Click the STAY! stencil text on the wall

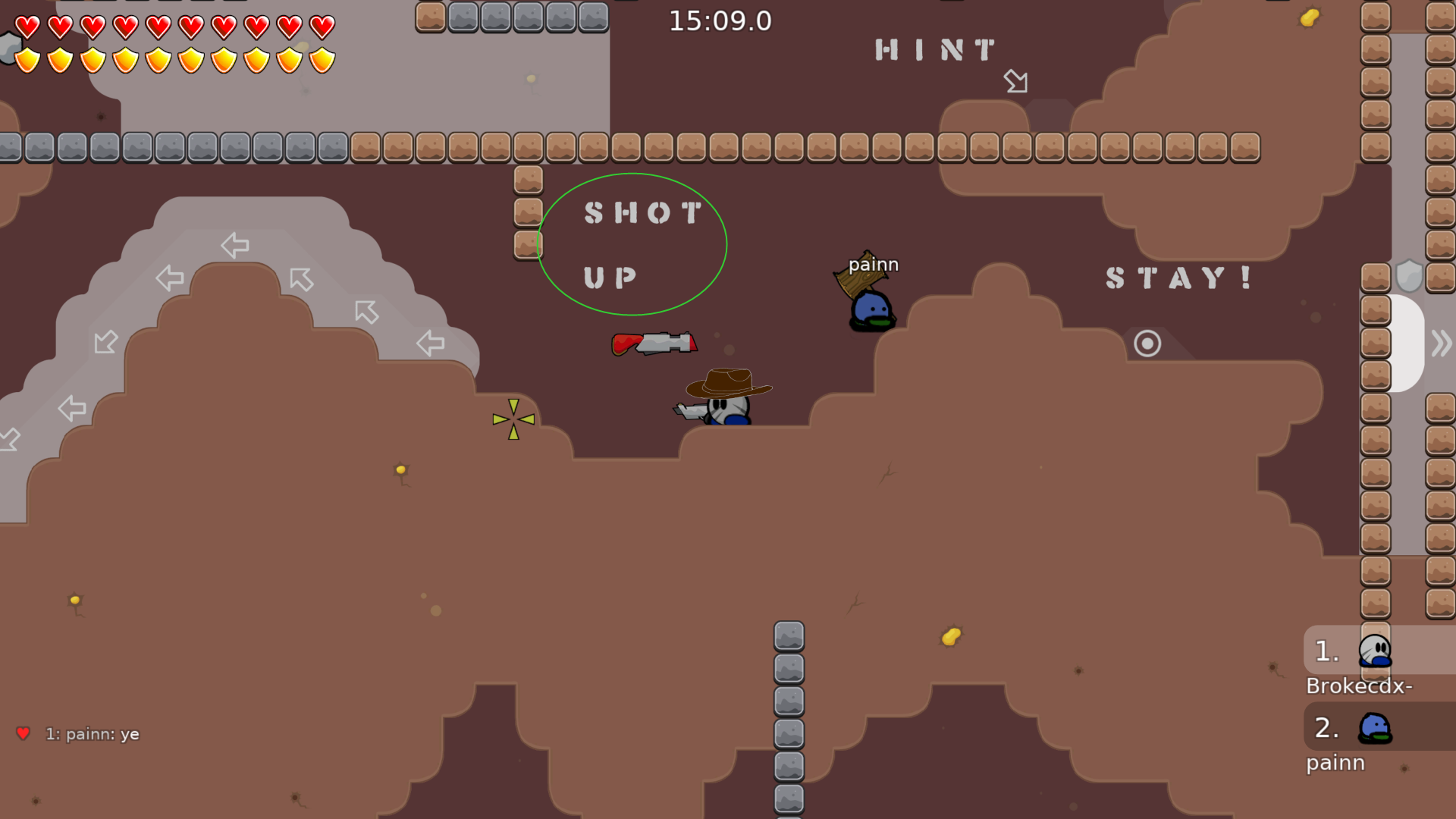[x=1177, y=279]
